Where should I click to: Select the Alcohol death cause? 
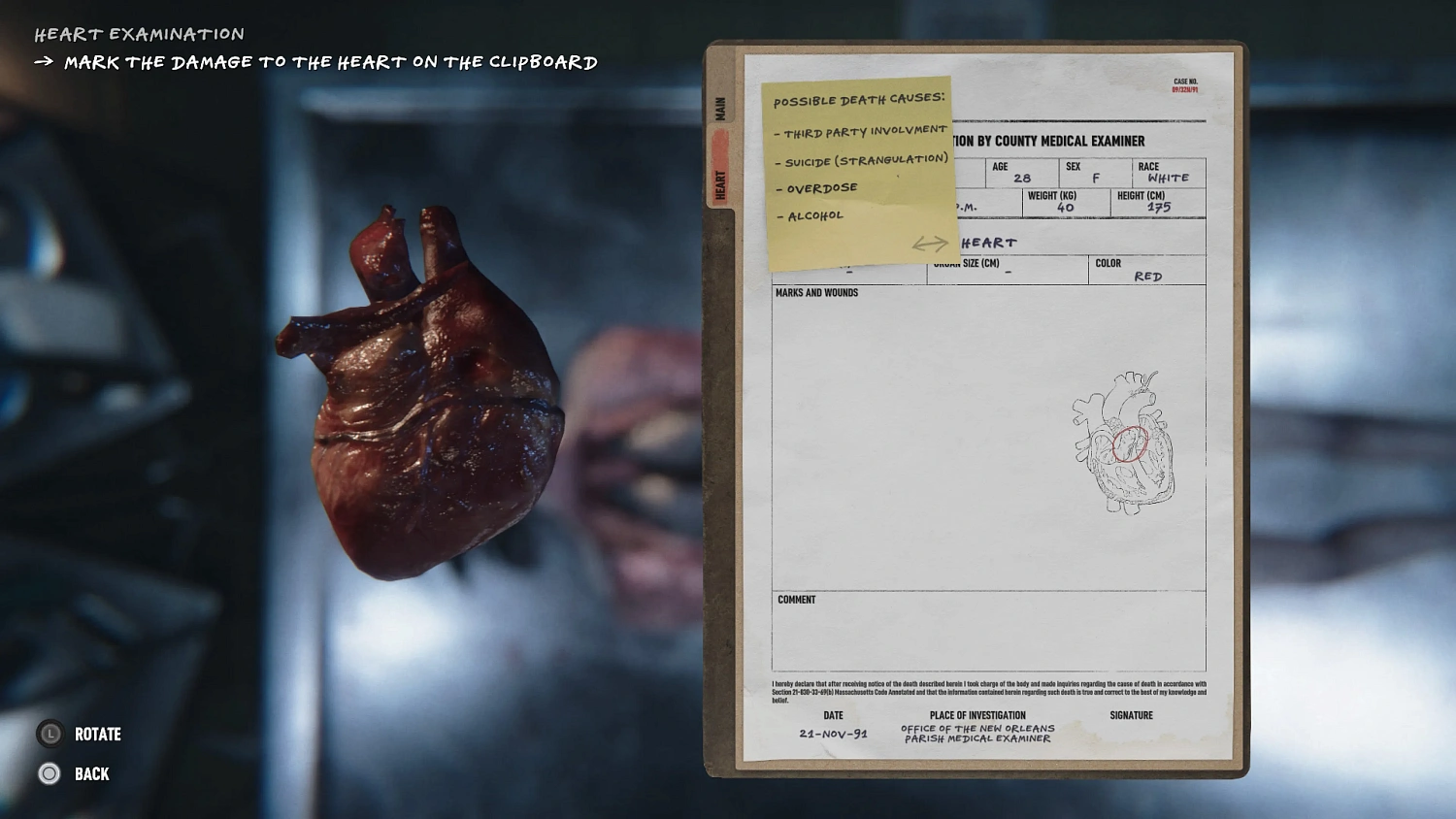click(810, 214)
